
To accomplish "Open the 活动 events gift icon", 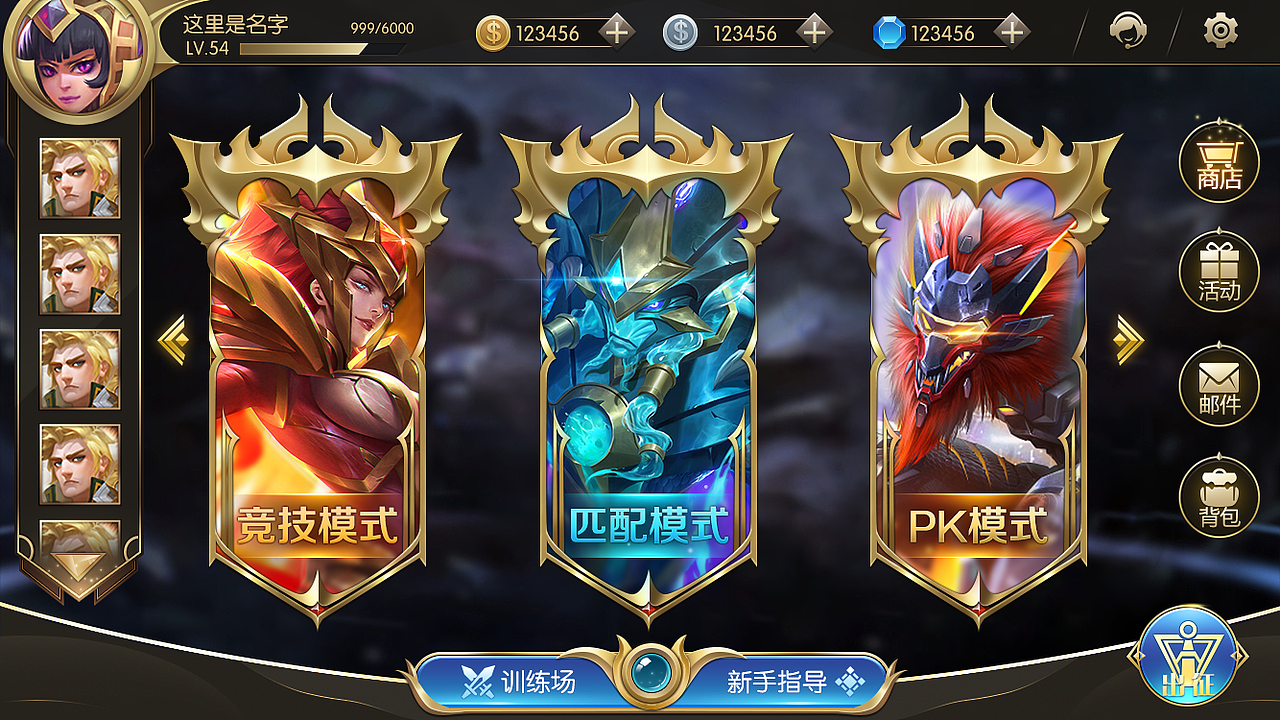I will 1219,270.
